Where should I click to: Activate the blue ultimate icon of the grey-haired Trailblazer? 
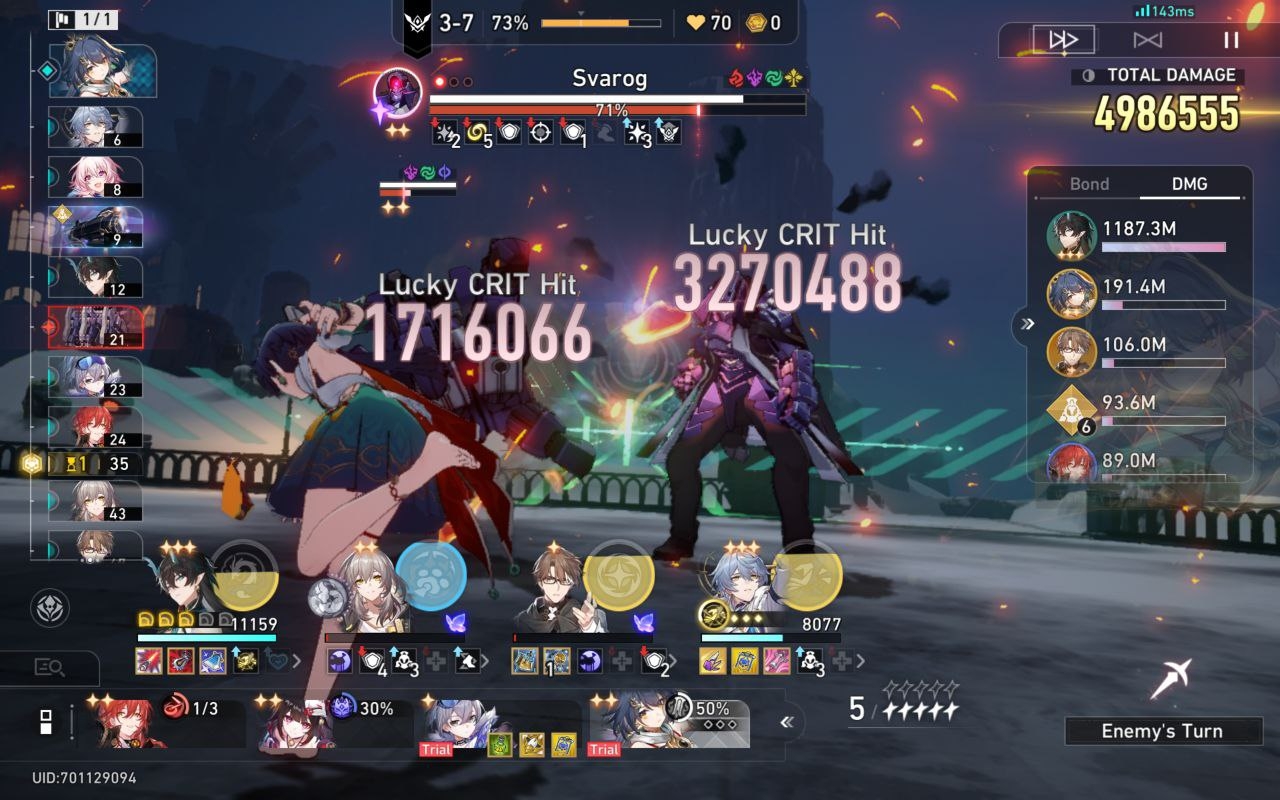pos(431,575)
